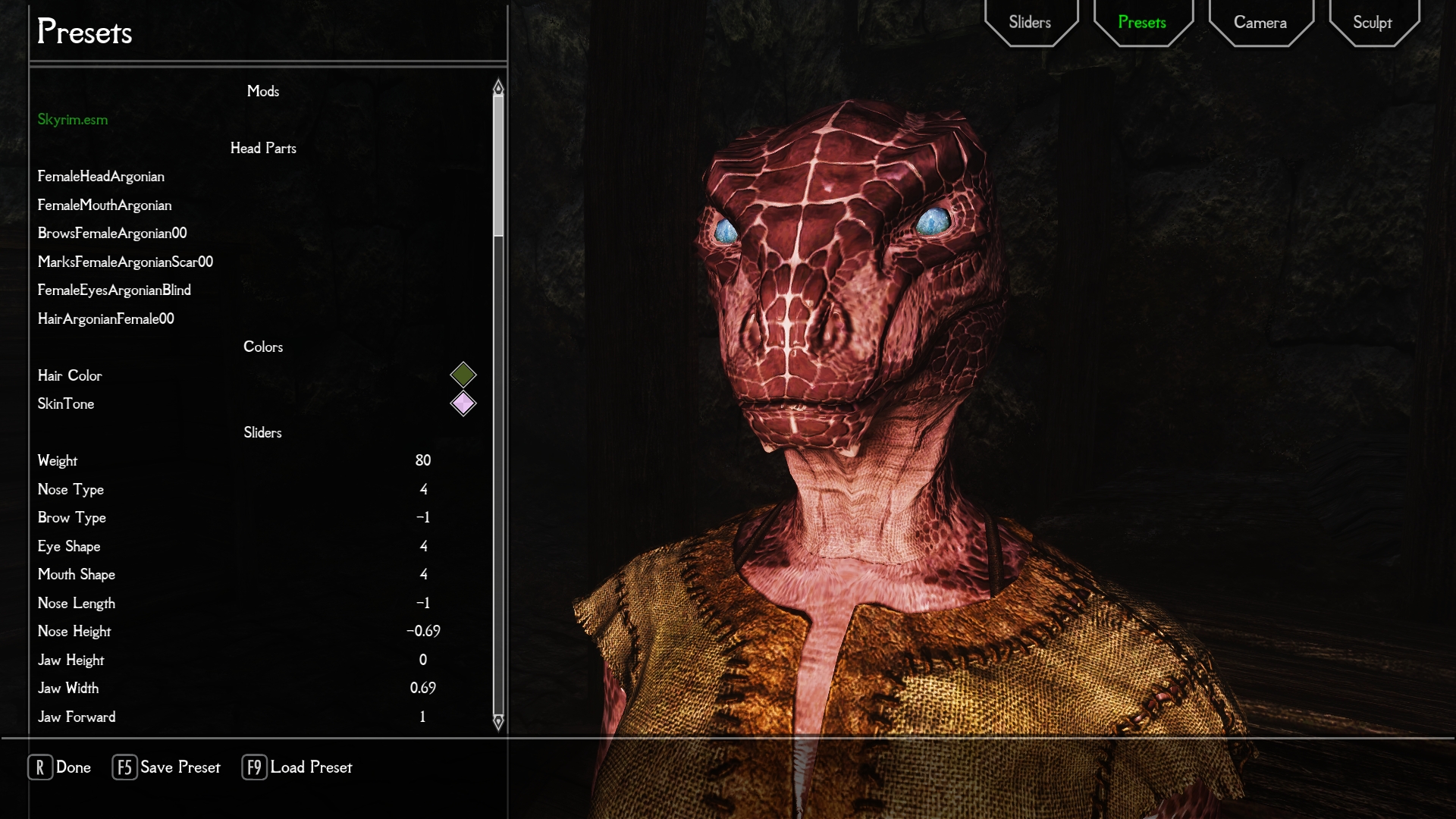The height and width of the screenshot is (819, 1456).
Task: Pick the SkinTone color swatch
Action: tap(463, 403)
